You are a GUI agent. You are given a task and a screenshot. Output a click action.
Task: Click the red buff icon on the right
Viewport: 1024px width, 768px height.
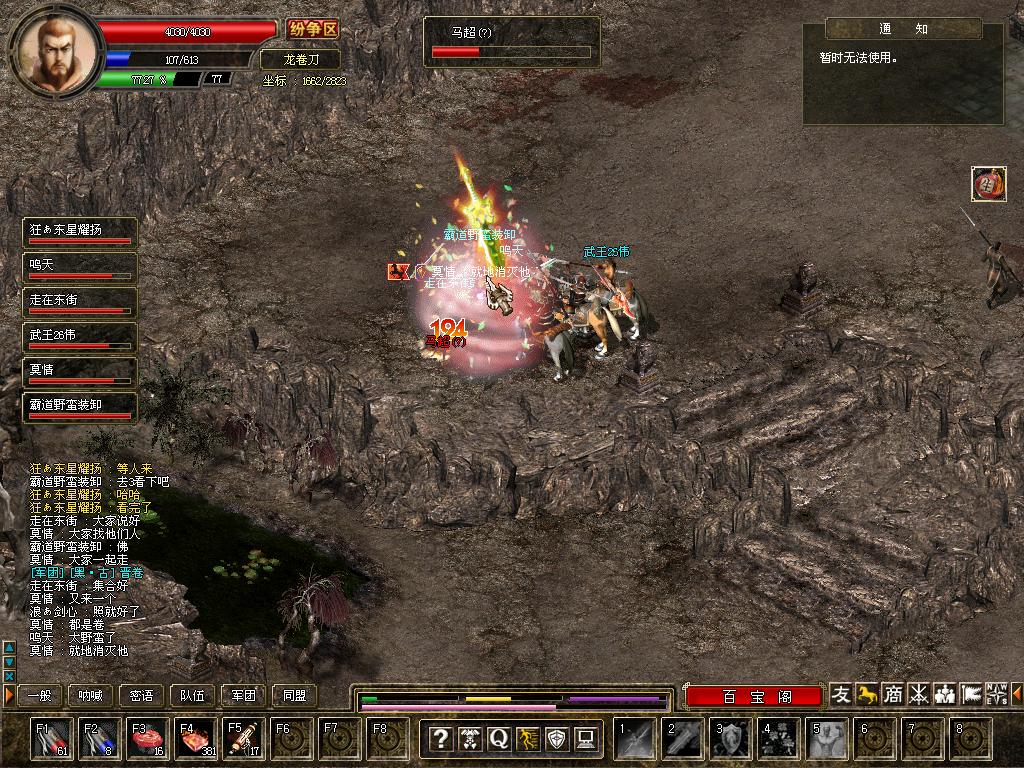coord(988,183)
